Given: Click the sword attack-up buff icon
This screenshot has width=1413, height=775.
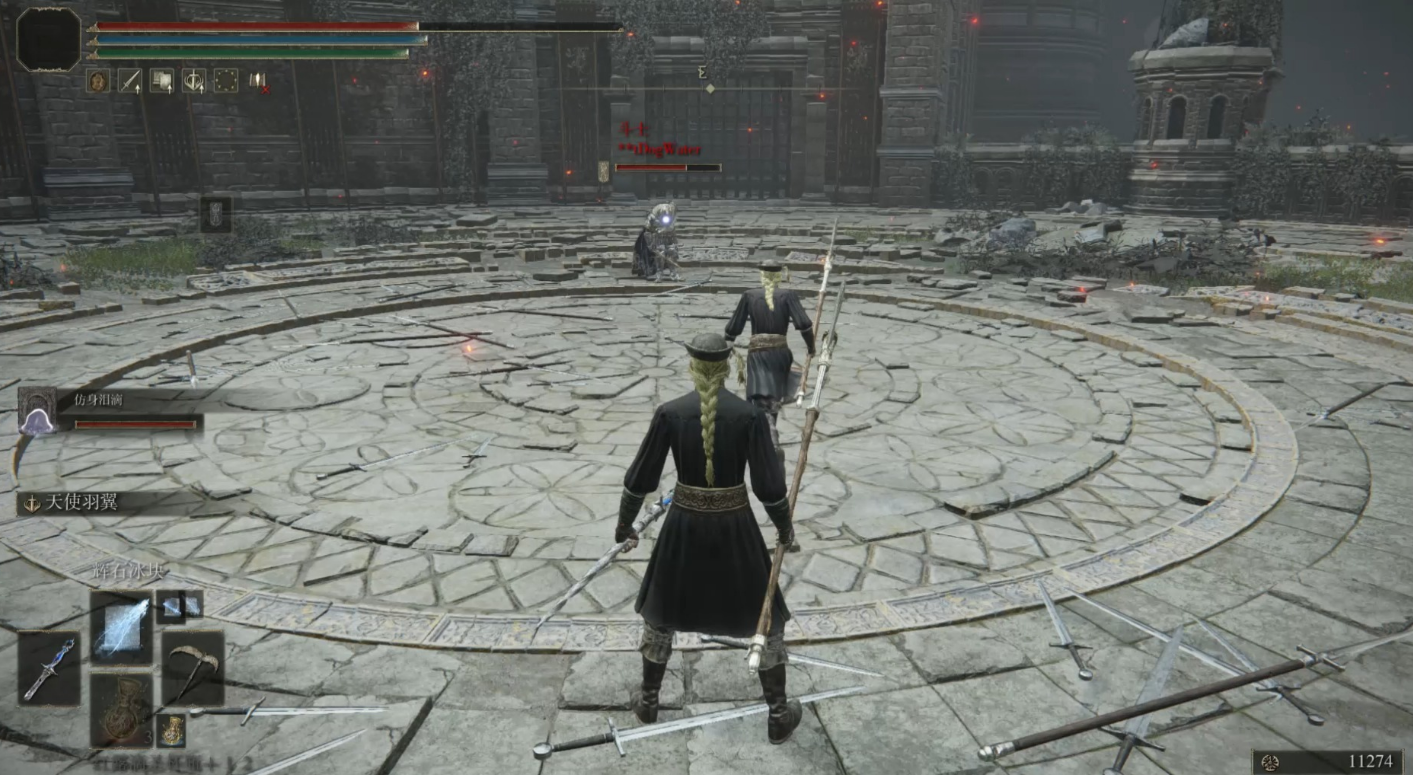Looking at the screenshot, I should (130, 81).
